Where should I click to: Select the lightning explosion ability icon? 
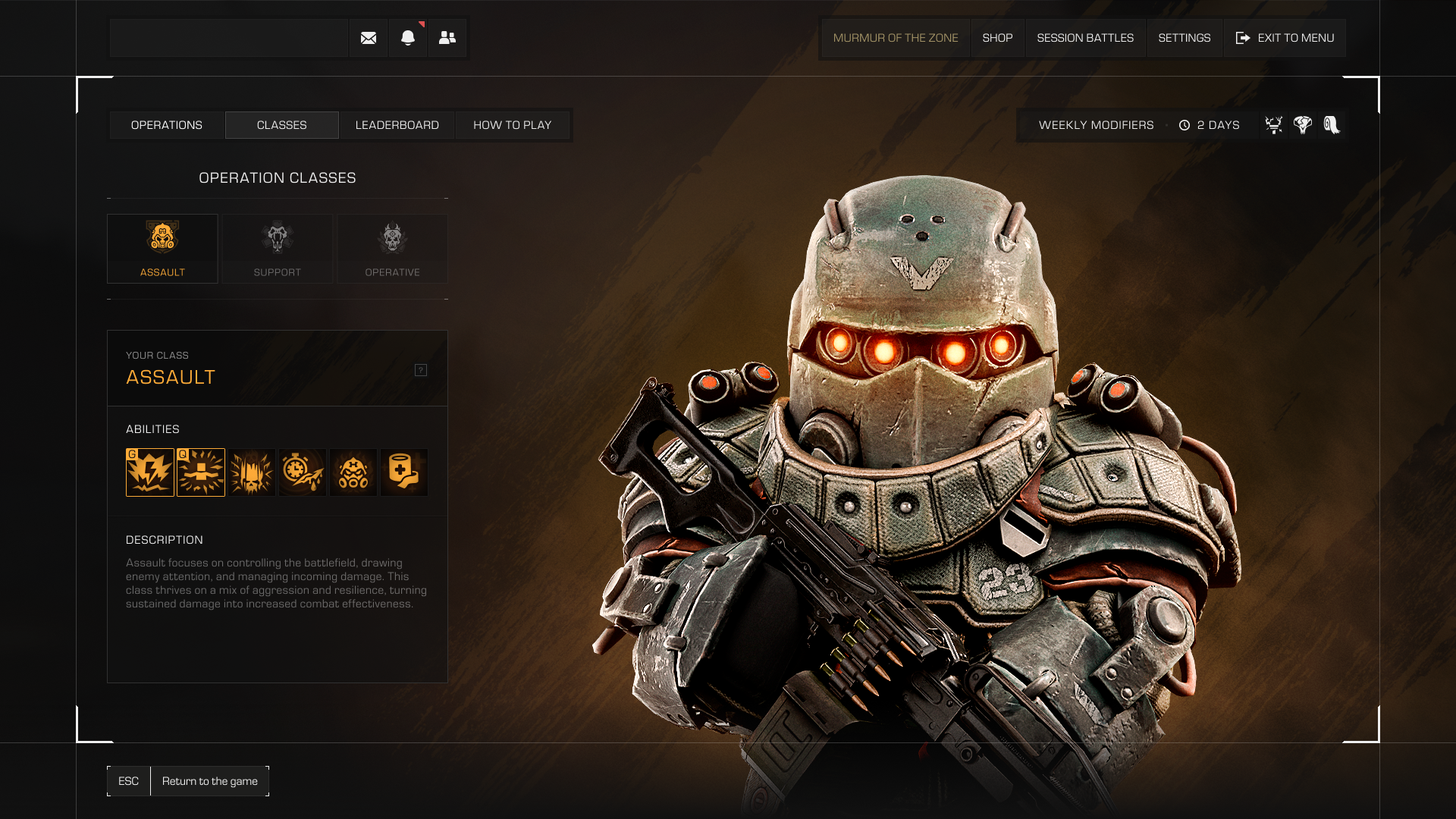click(x=150, y=472)
